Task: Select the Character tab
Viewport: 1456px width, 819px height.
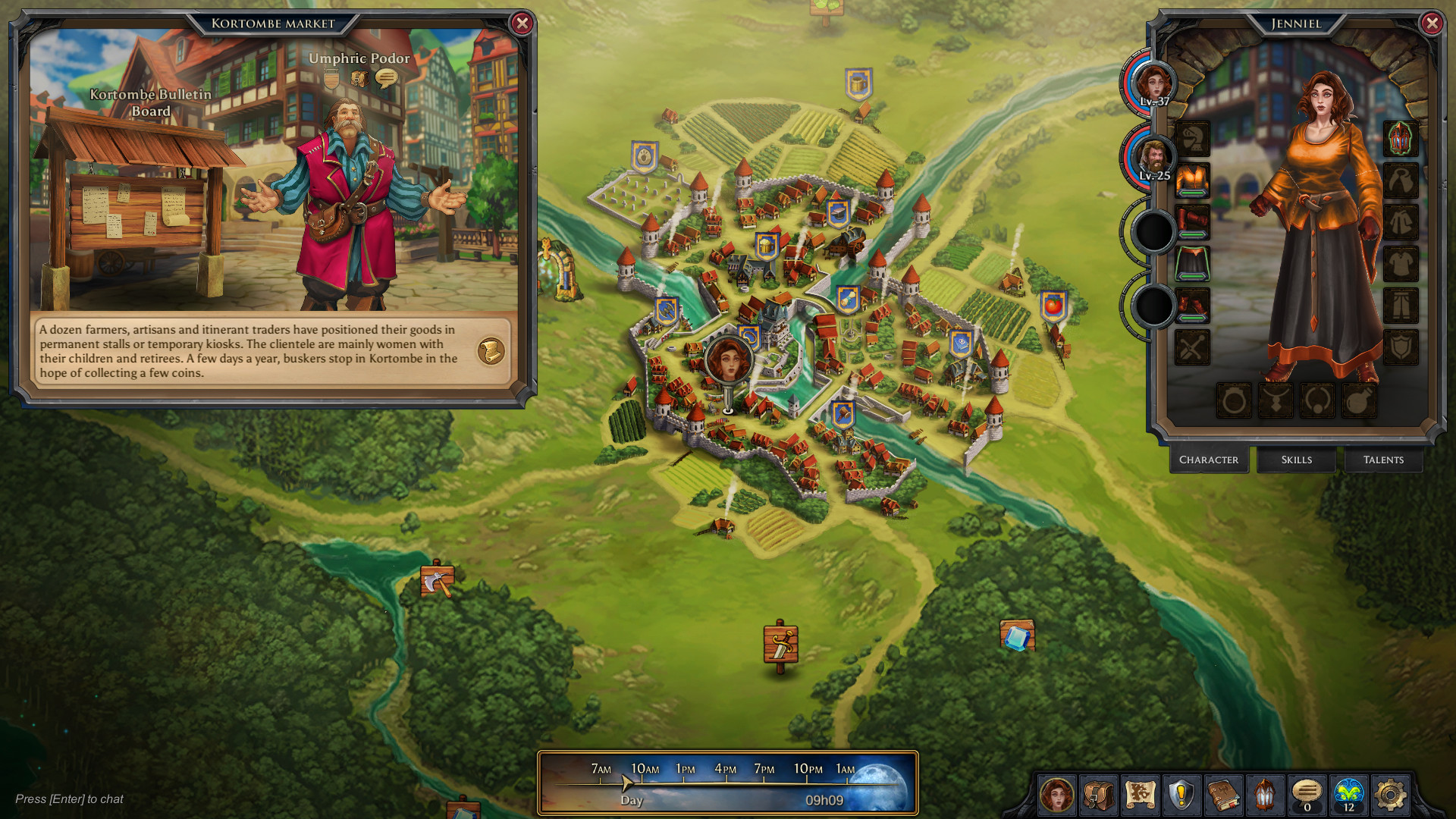Action: point(1210,460)
